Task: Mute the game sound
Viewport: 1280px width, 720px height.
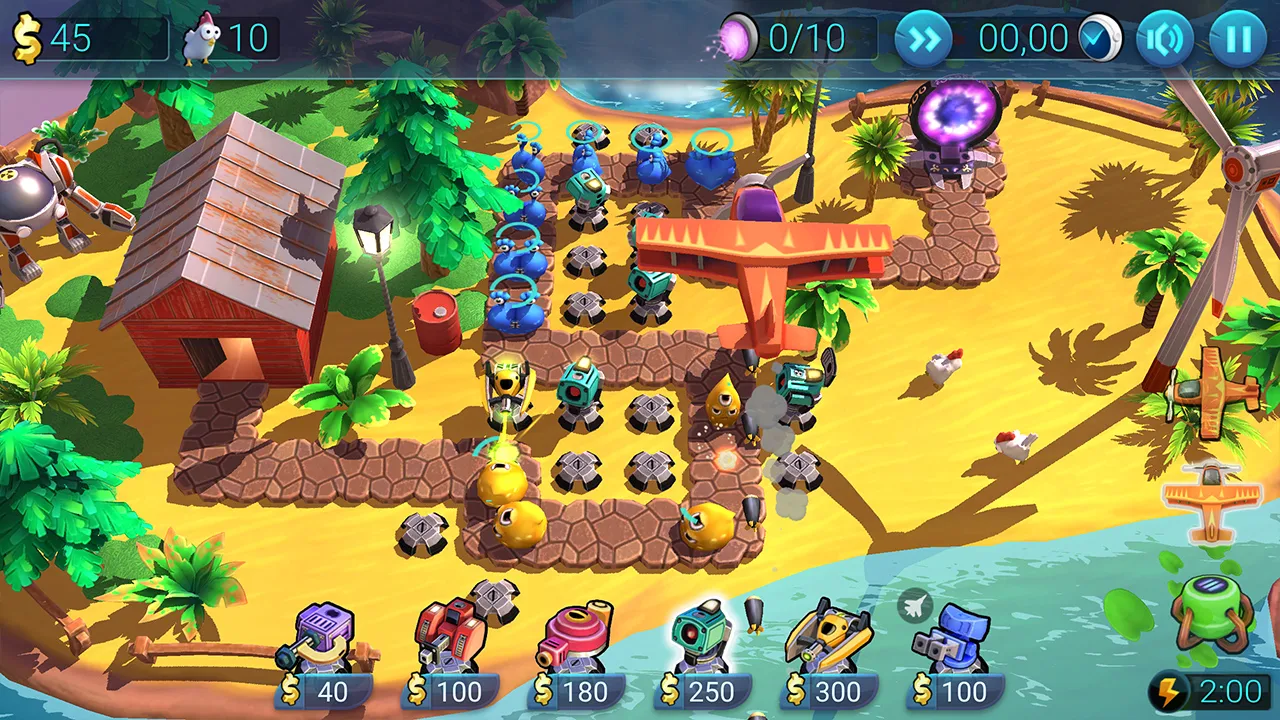Action: tap(1163, 38)
